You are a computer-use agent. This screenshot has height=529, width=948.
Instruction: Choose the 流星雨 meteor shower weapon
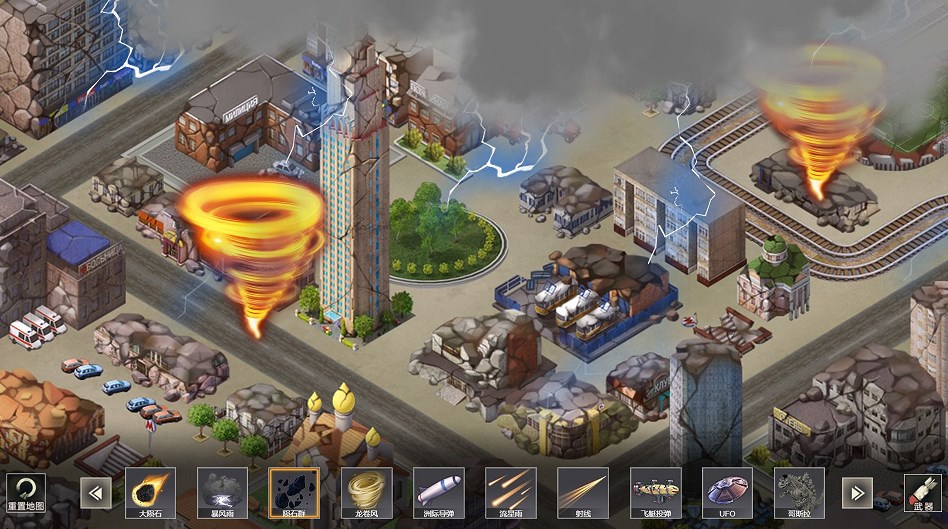(510, 492)
